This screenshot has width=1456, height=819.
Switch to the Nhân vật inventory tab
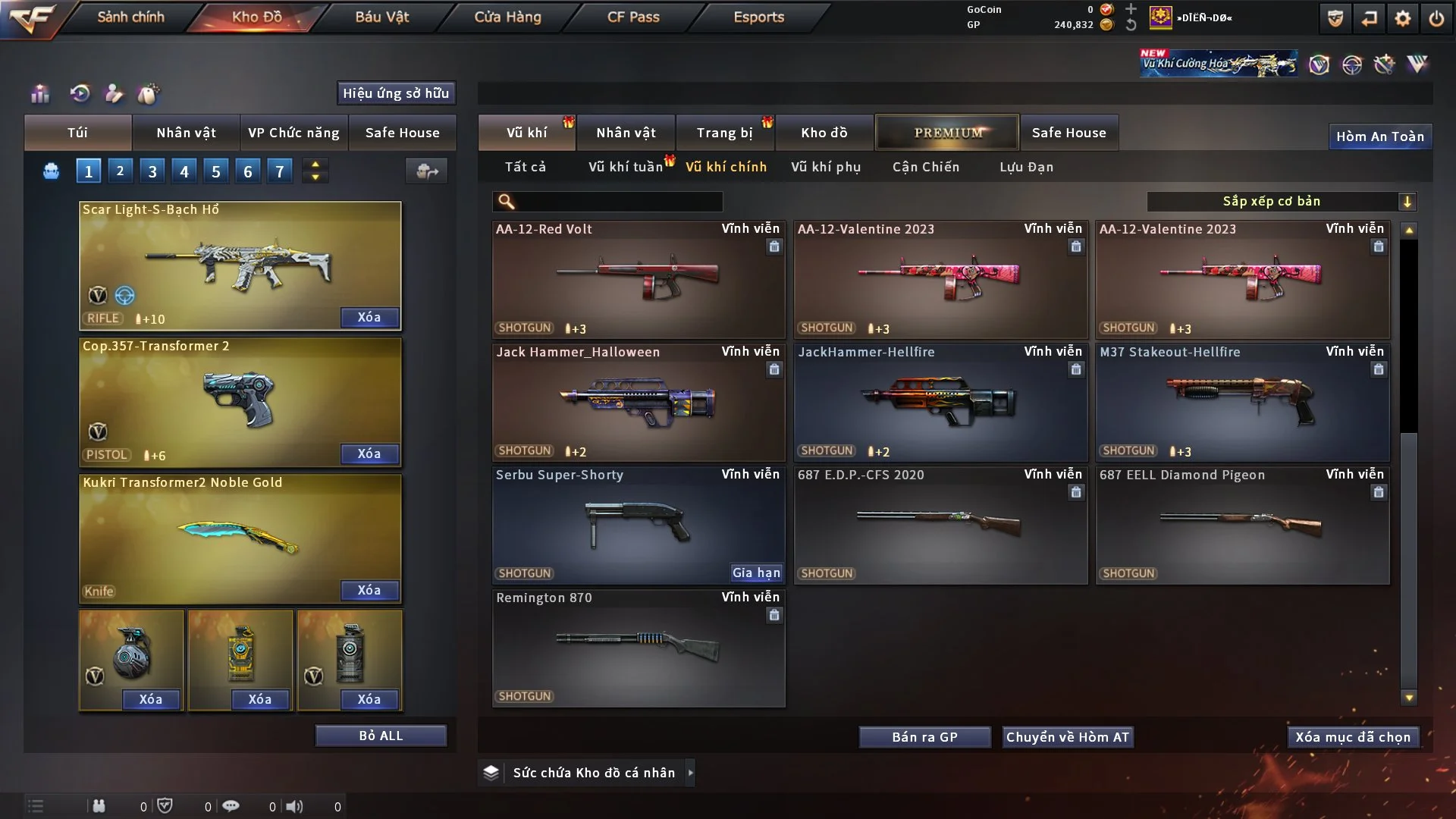pyautogui.click(x=626, y=133)
